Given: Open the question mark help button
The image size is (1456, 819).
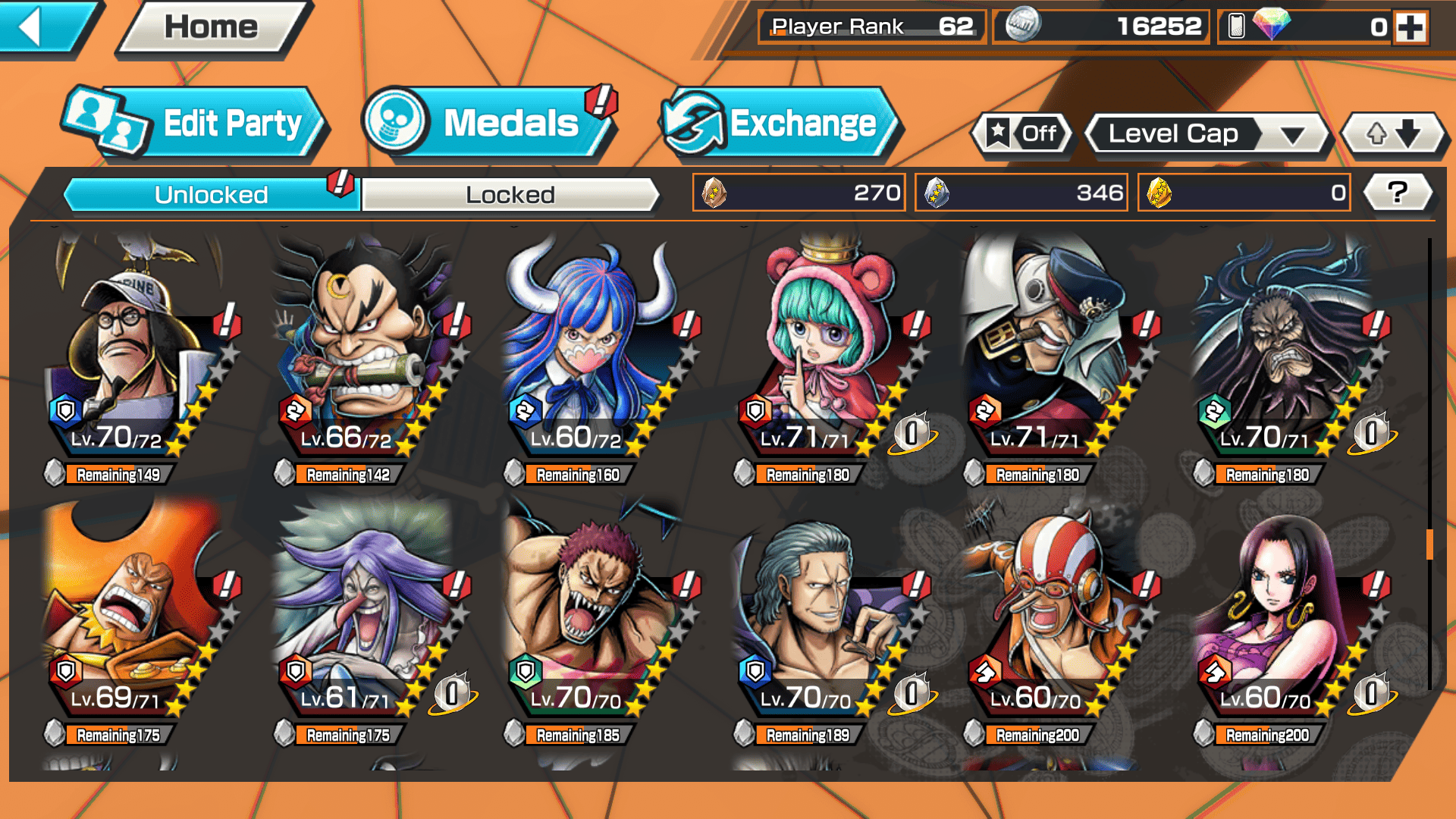Looking at the screenshot, I should 1397,193.
